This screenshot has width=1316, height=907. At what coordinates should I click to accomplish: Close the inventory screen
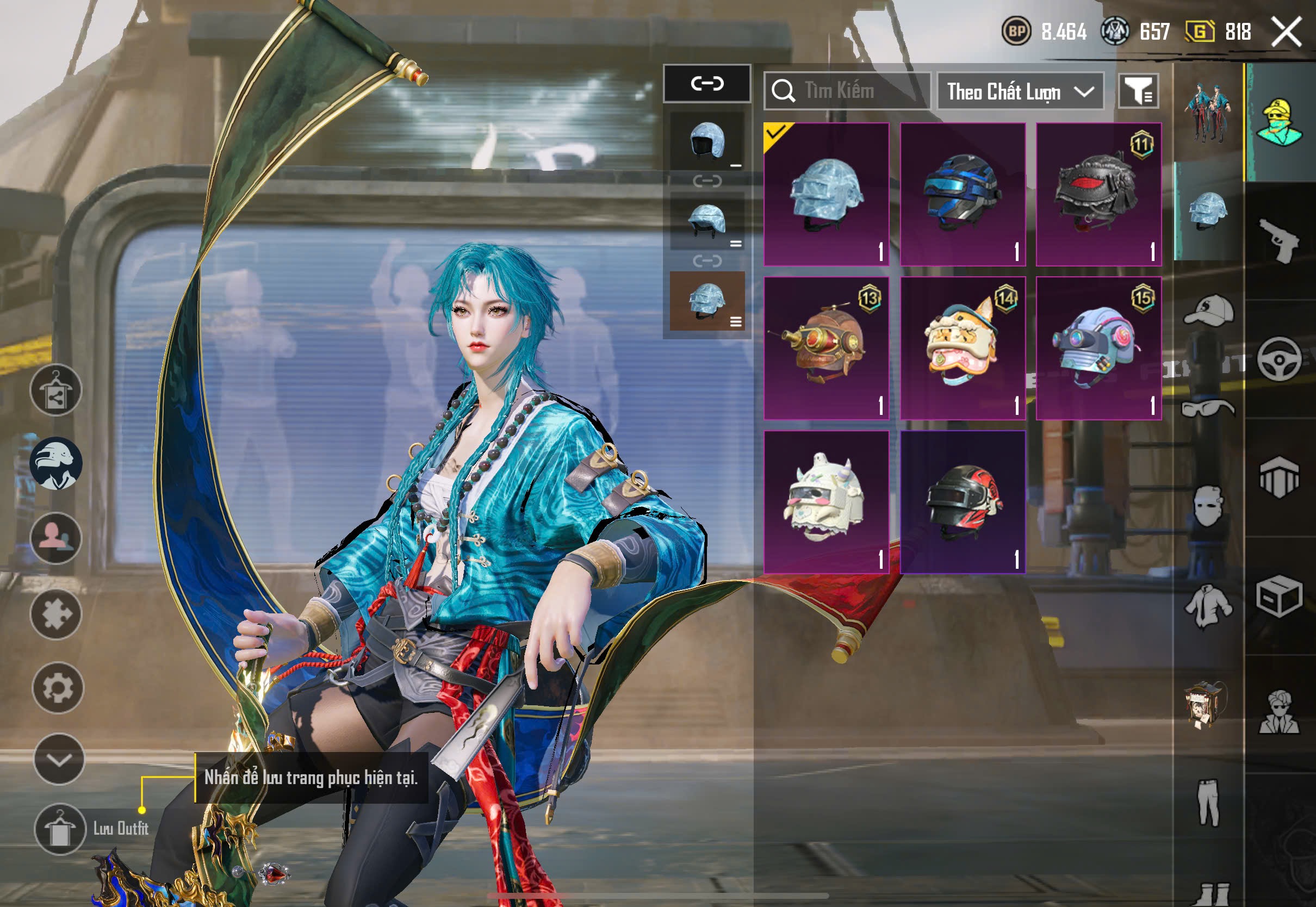coord(1287,32)
